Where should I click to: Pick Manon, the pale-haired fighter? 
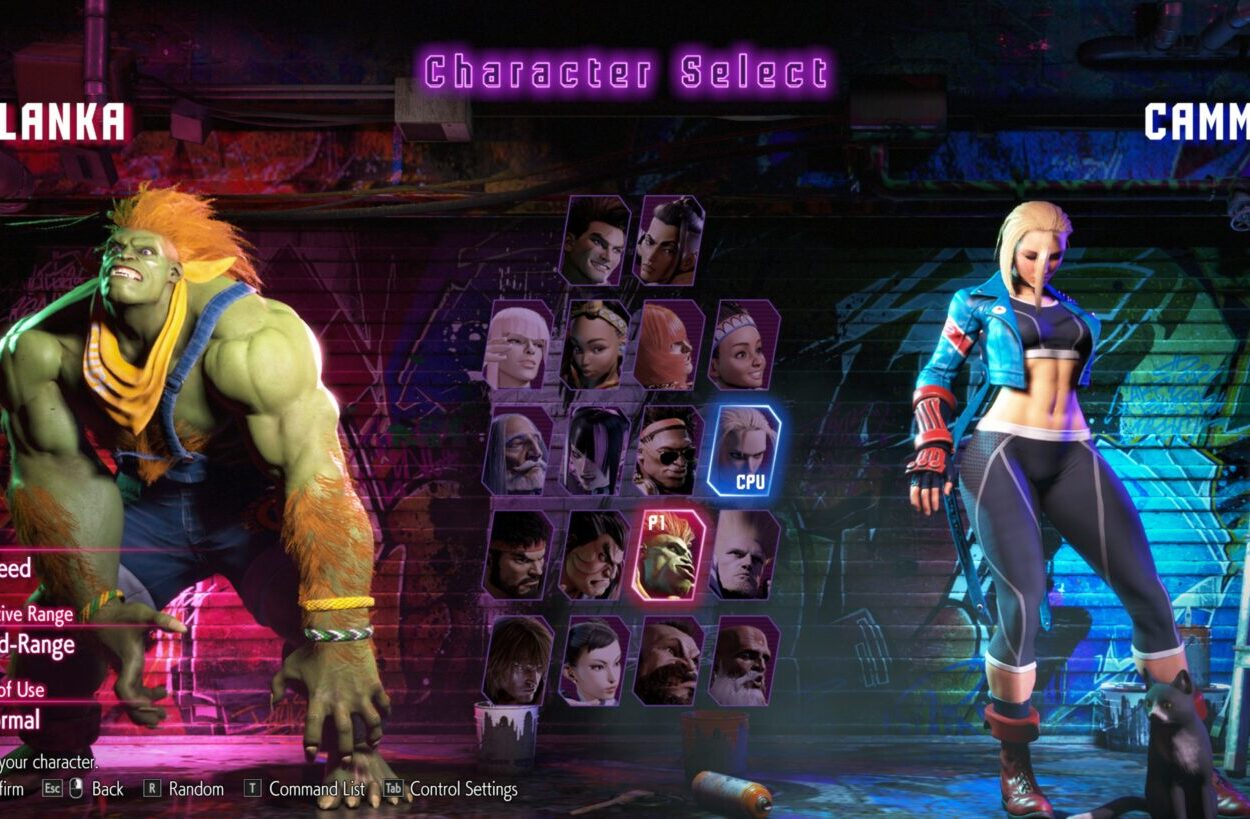519,345
